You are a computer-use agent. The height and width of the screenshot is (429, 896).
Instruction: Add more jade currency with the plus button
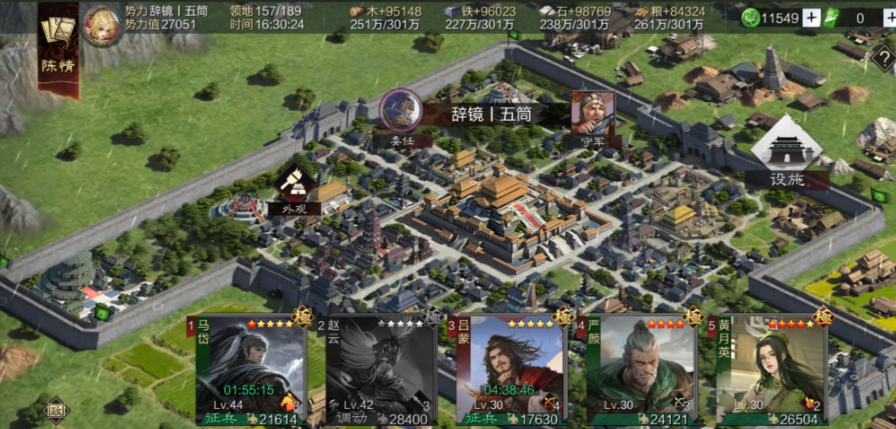pos(810,18)
